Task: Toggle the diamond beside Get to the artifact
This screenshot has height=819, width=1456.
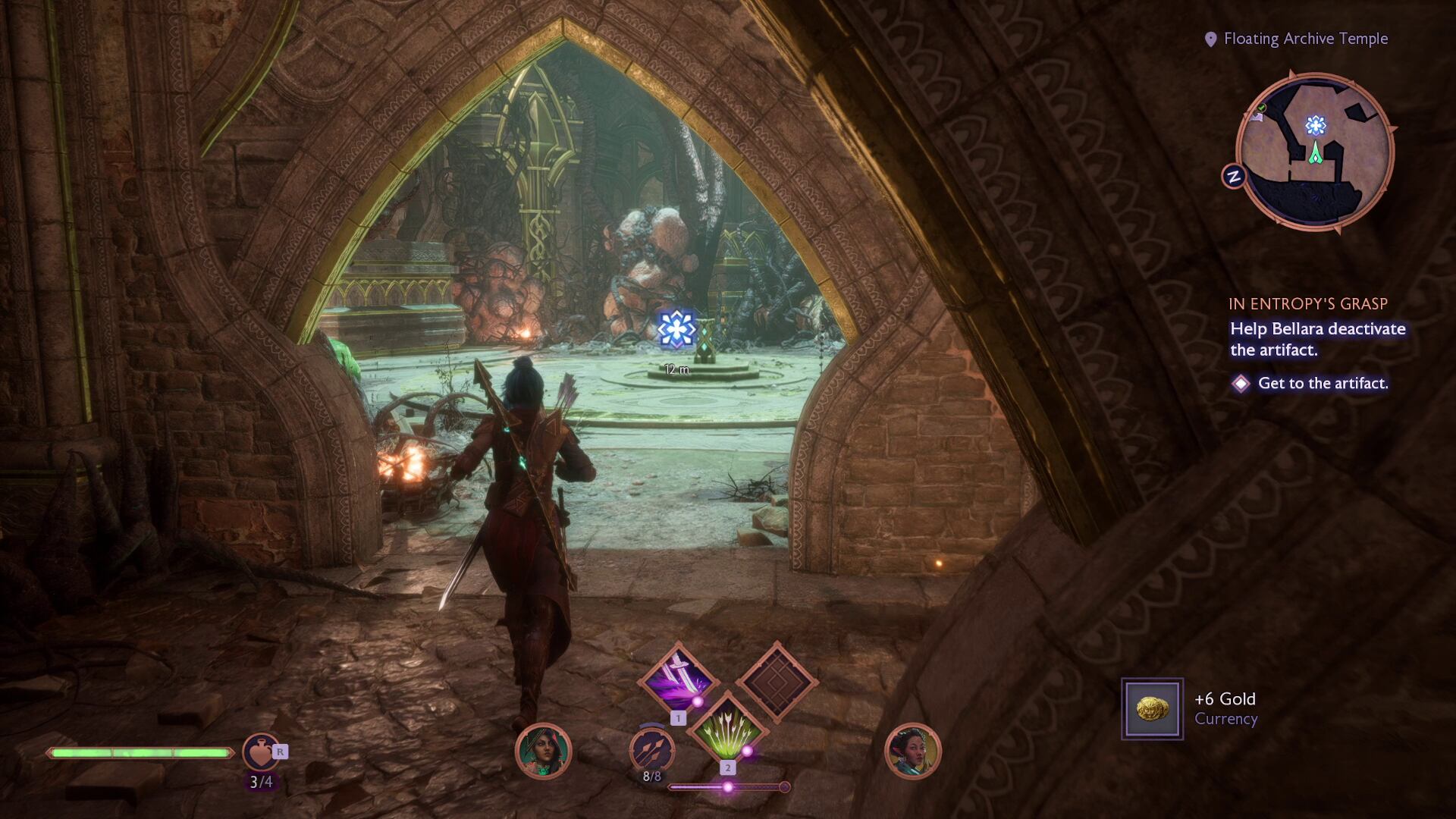Action: (x=1239, y=384)
